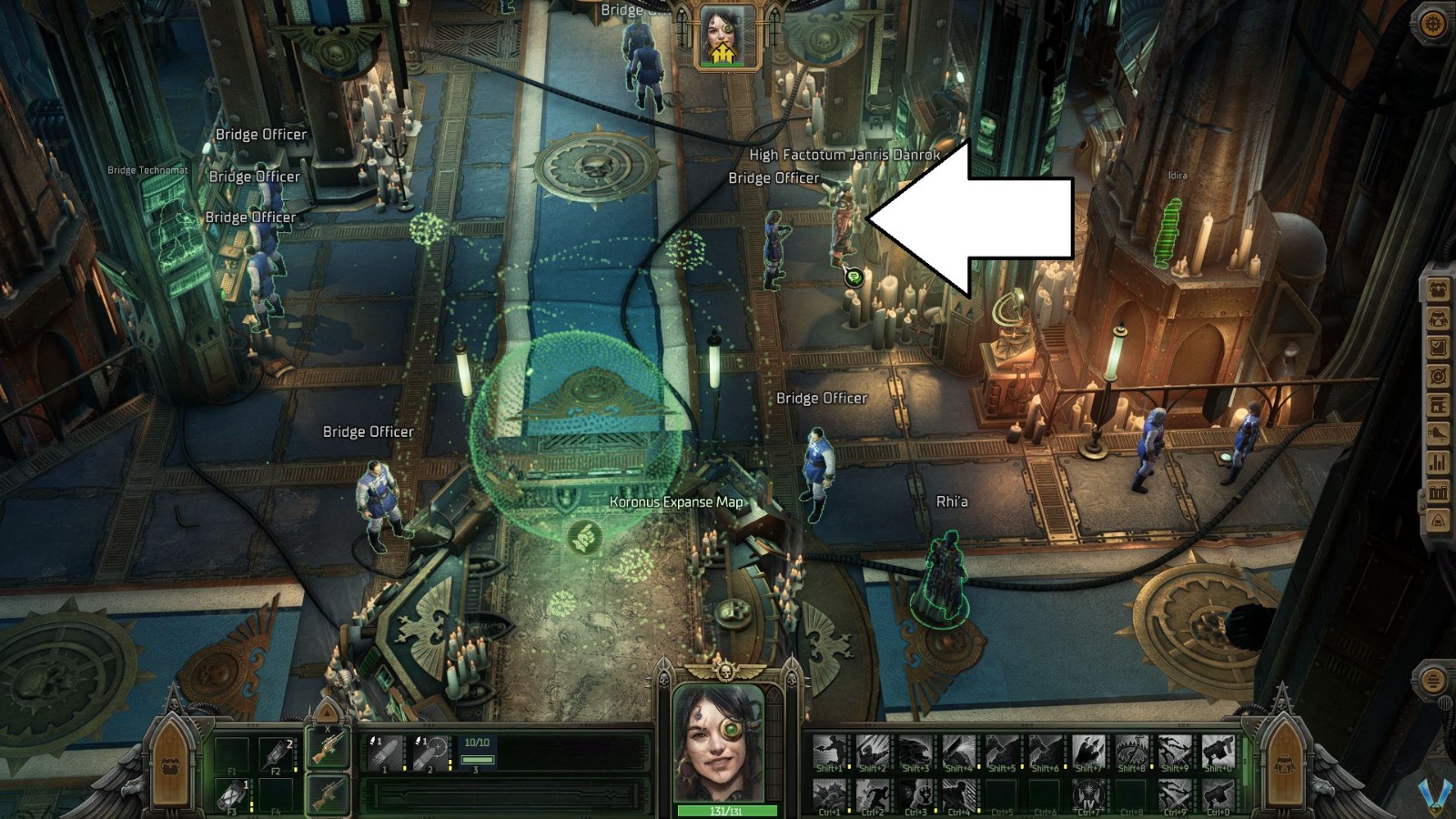Open the party portrait above the house icon
This screenshot has height=819, width=1456.
(x=724, y=35)
